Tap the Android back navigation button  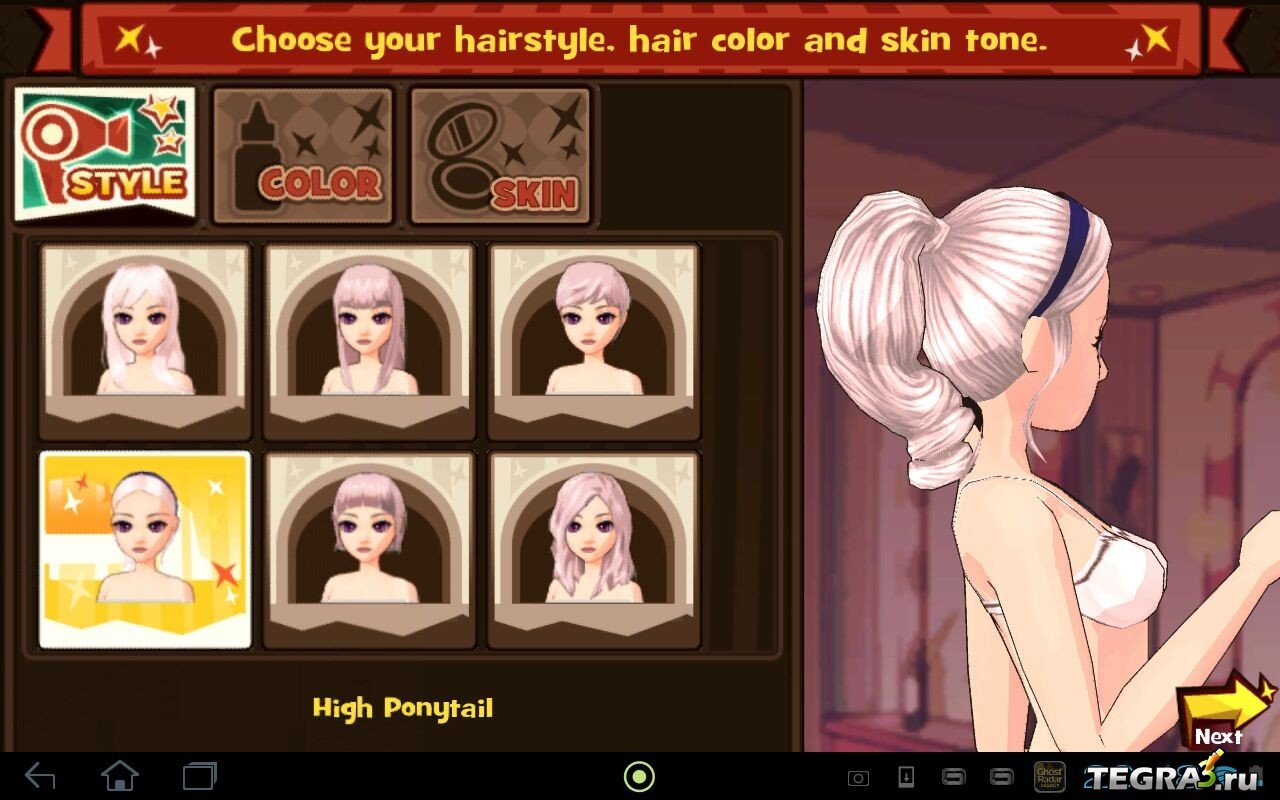tap(40, 775)
